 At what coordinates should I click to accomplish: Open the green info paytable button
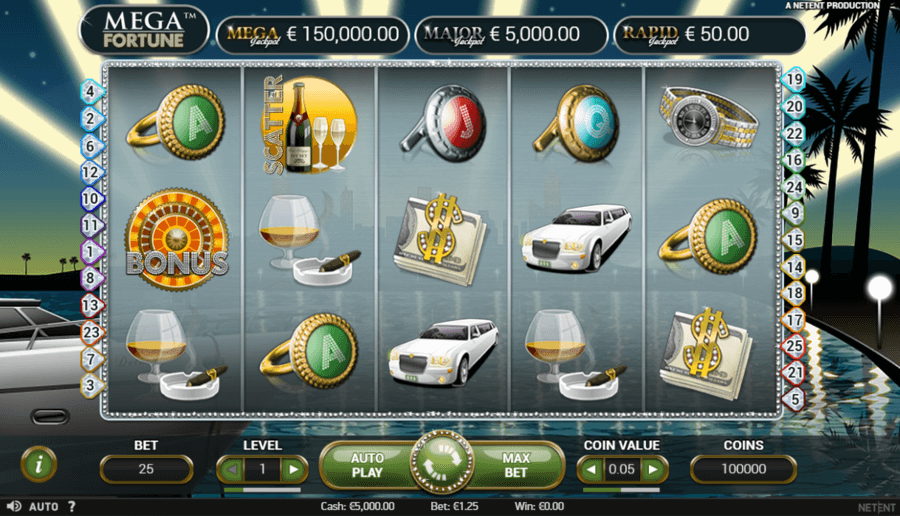point(39,463)
